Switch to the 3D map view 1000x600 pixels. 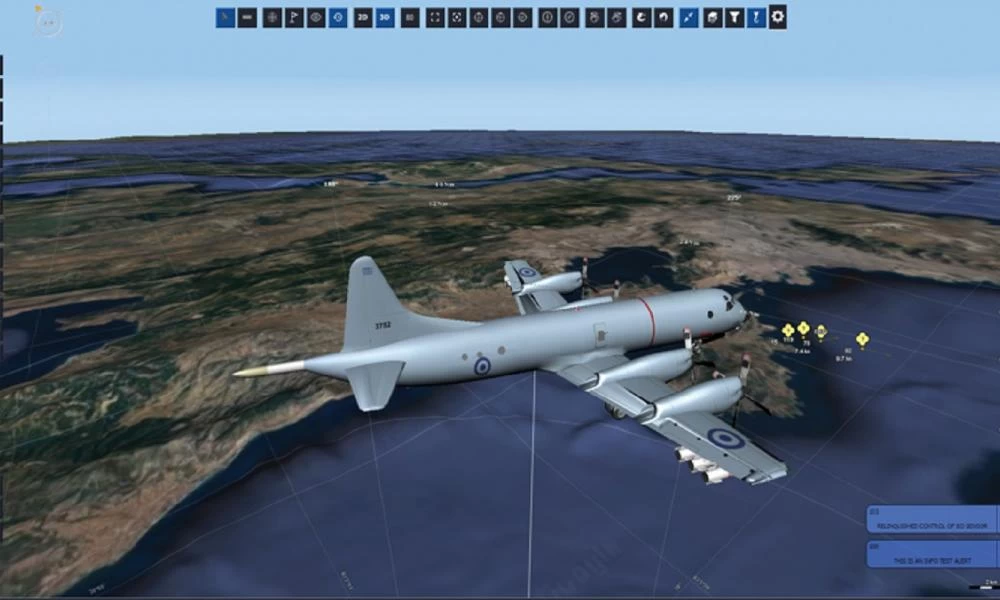point(385,17)
